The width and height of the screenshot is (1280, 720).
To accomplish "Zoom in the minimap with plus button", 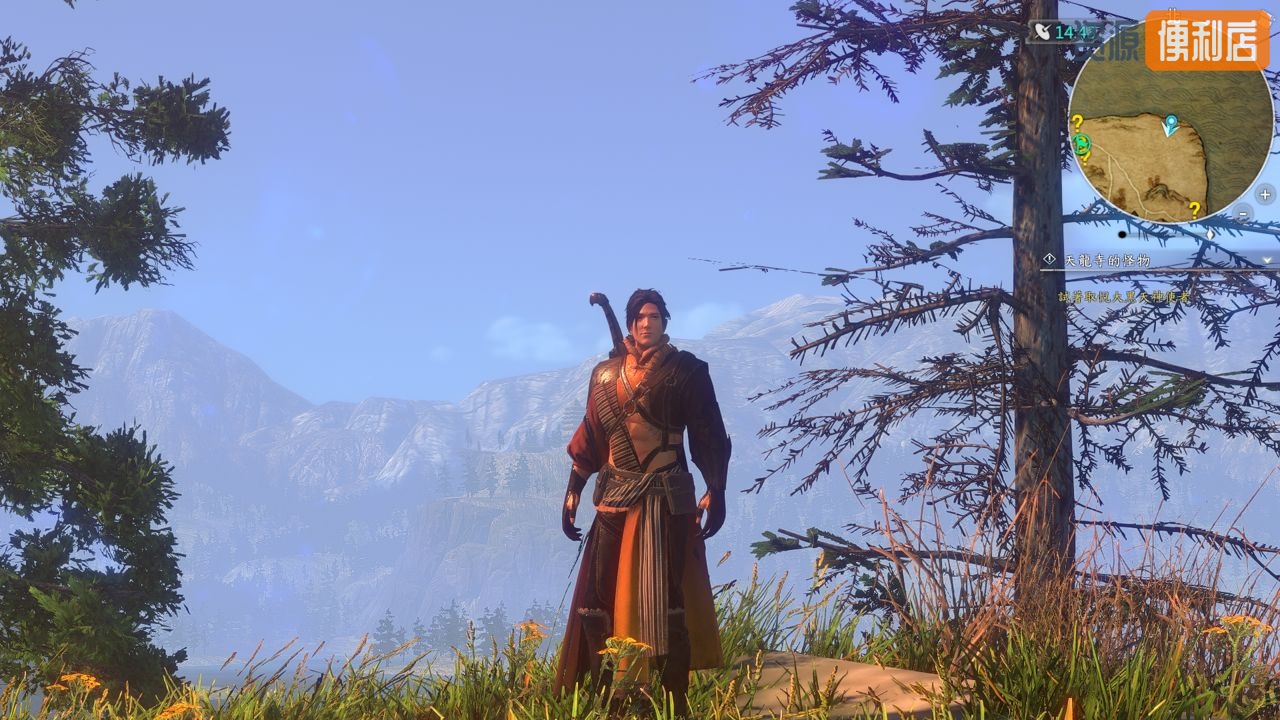I will click(x=1264, y=194).
